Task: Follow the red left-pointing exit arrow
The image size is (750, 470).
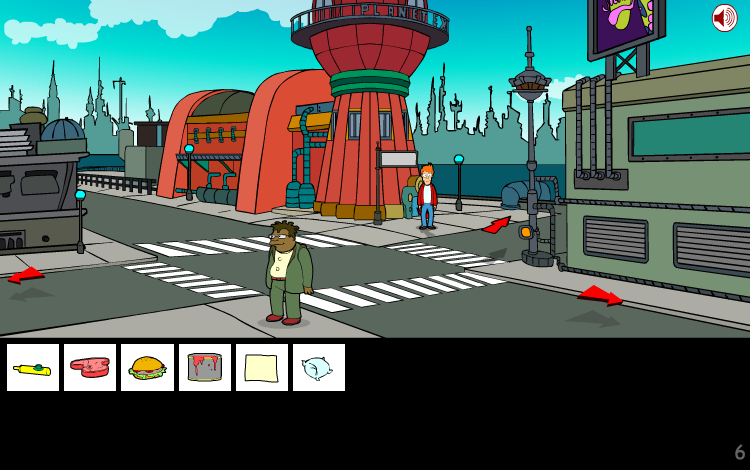Action: coord(26,275)
